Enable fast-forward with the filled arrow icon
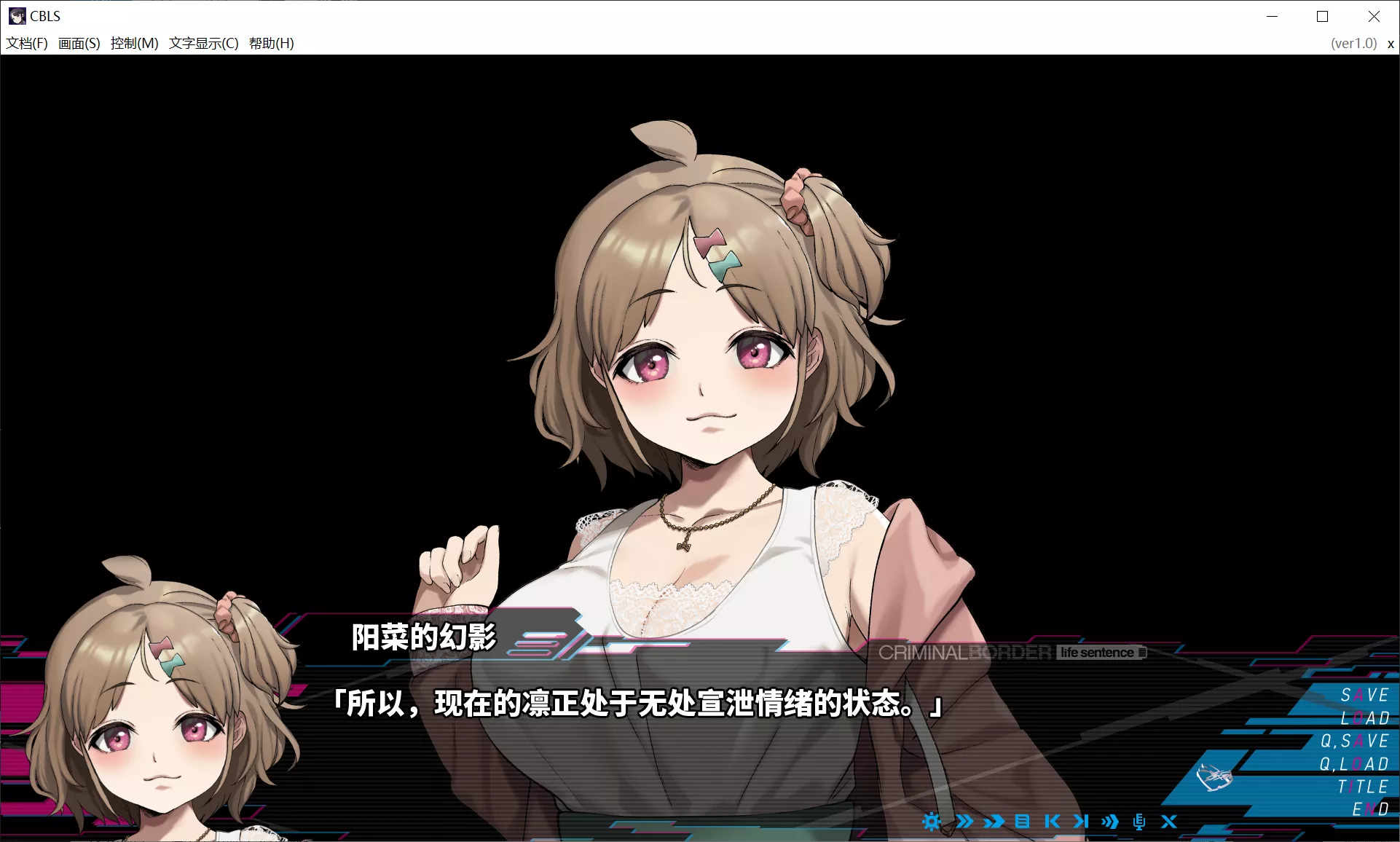The width and height of the screenshot is (1400, 842). click(x=994, y=822)
